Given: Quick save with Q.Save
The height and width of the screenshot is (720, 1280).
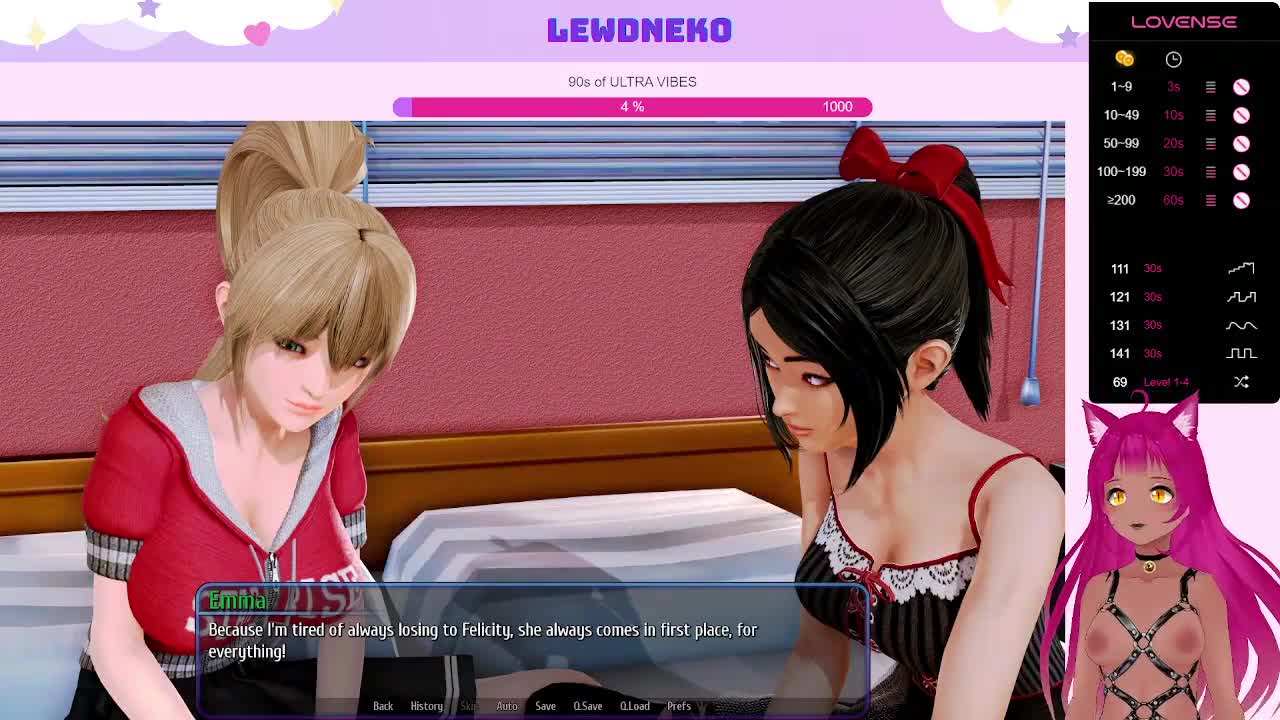Looking at the screenshot, I should pyautogui.click(x=588, y=706).
